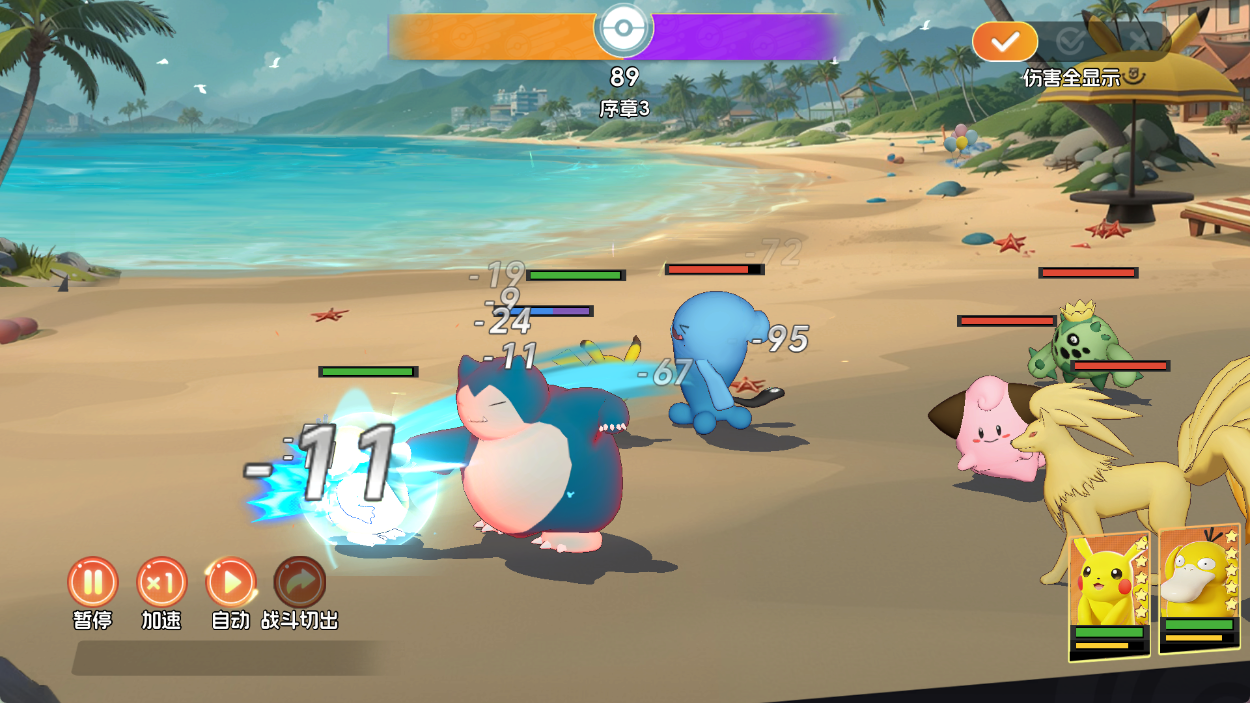Pause the battle with 暂停

(93, 582)
